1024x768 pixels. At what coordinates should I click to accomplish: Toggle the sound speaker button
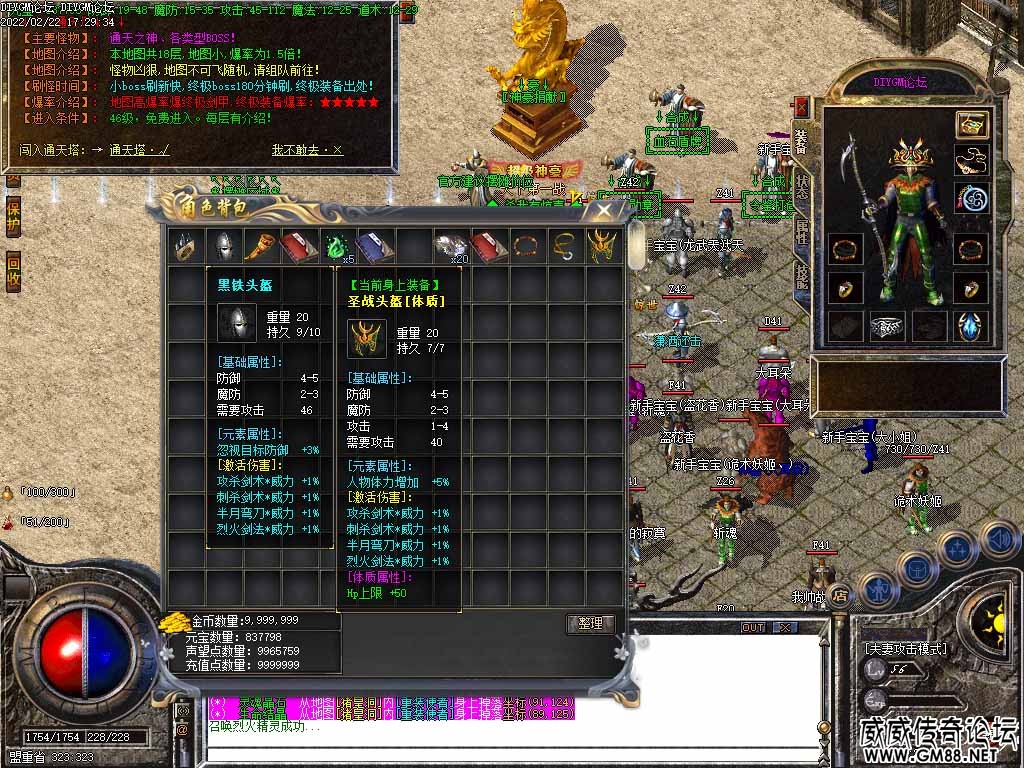pyautogui.click(x=998, y=539)
